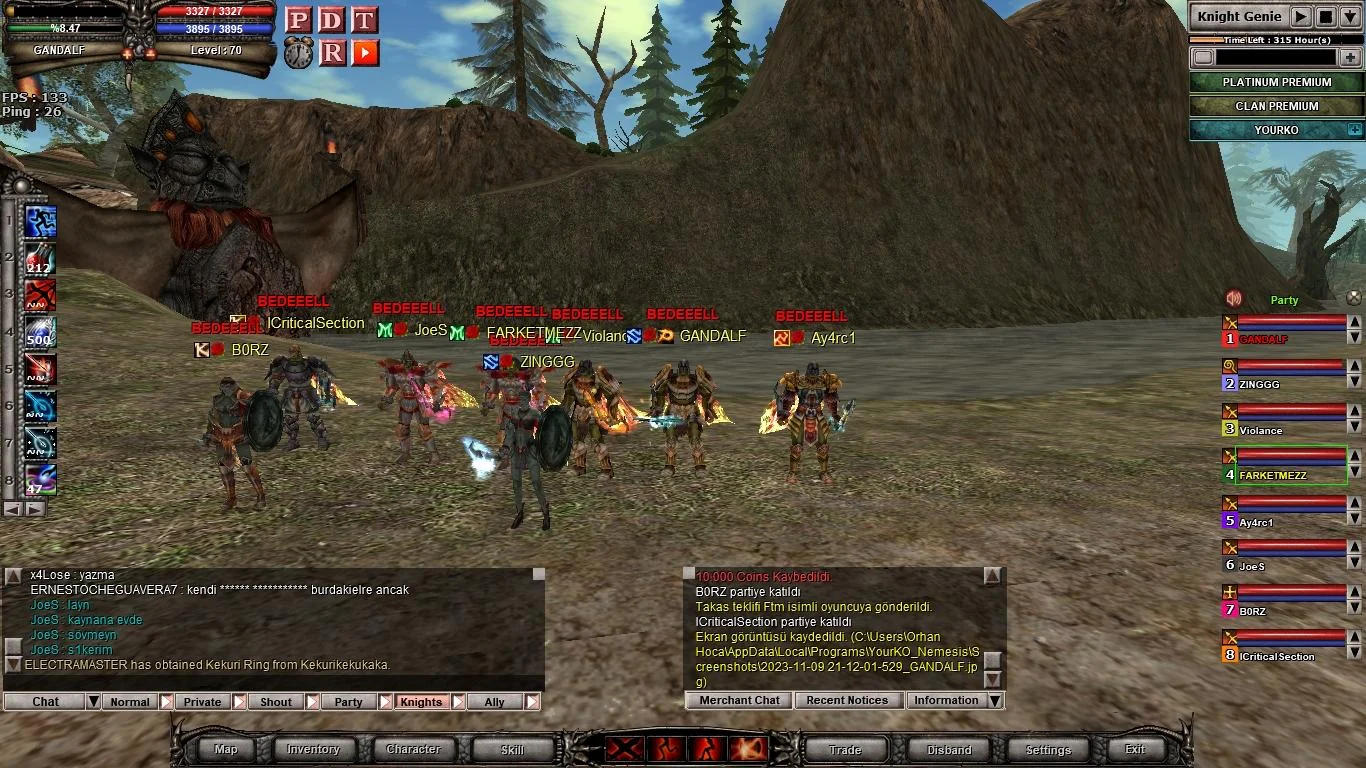Open the Map from the bottom bar
This screenshot has height=768, width=1366.
226,749
